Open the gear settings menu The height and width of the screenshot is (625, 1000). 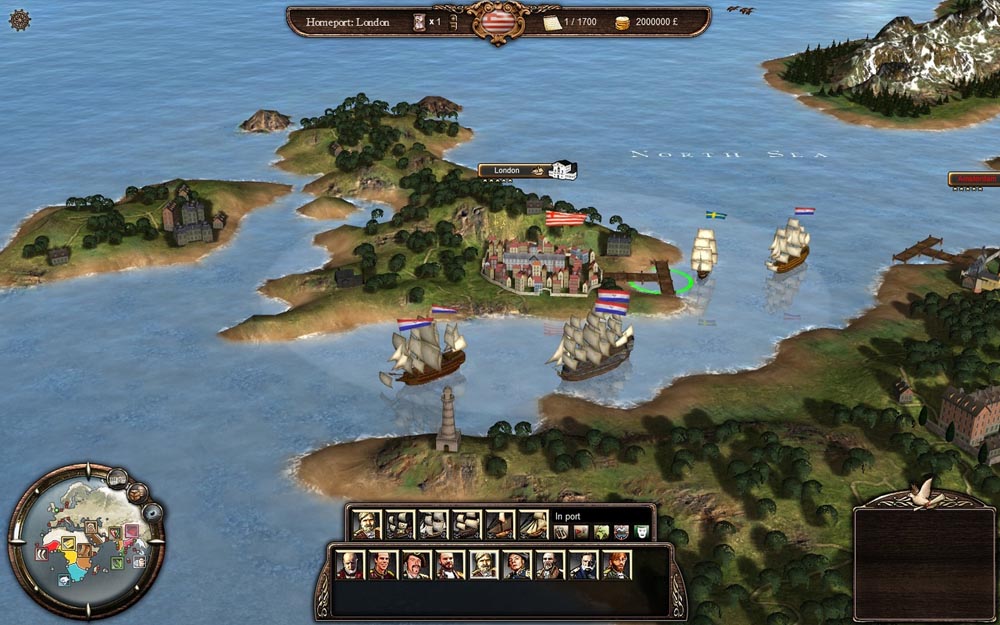19,19
